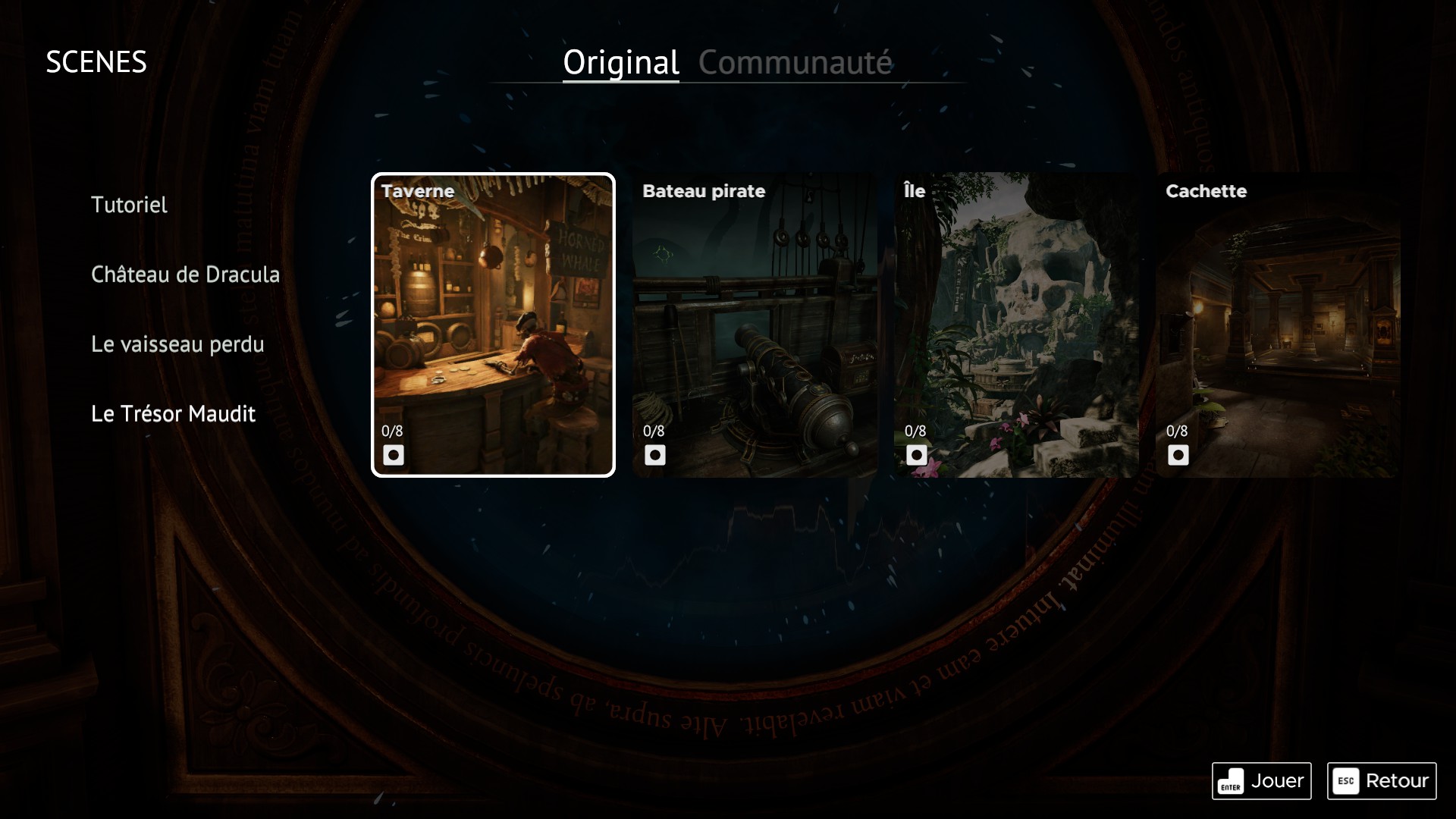Image resolution: width=1456 pixels, height=819 pixels.
Task: Choose the Bateau pirate scene card
Action: point(755,325)
